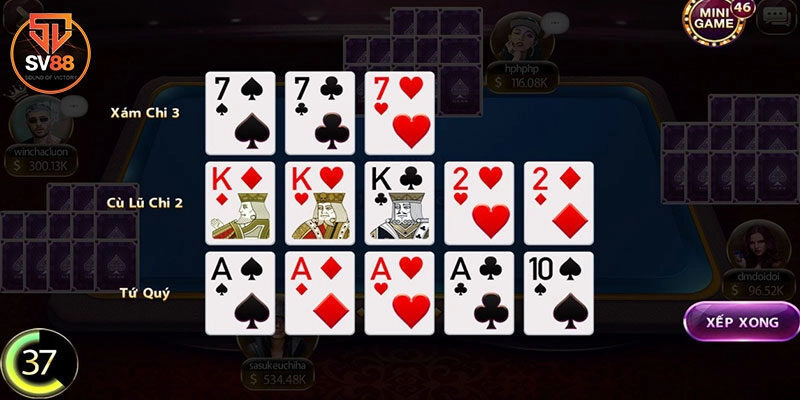The width and height of the screenshot is (800, 400).
Task: Select the Ace of hearts card
Action: point(400,293)
